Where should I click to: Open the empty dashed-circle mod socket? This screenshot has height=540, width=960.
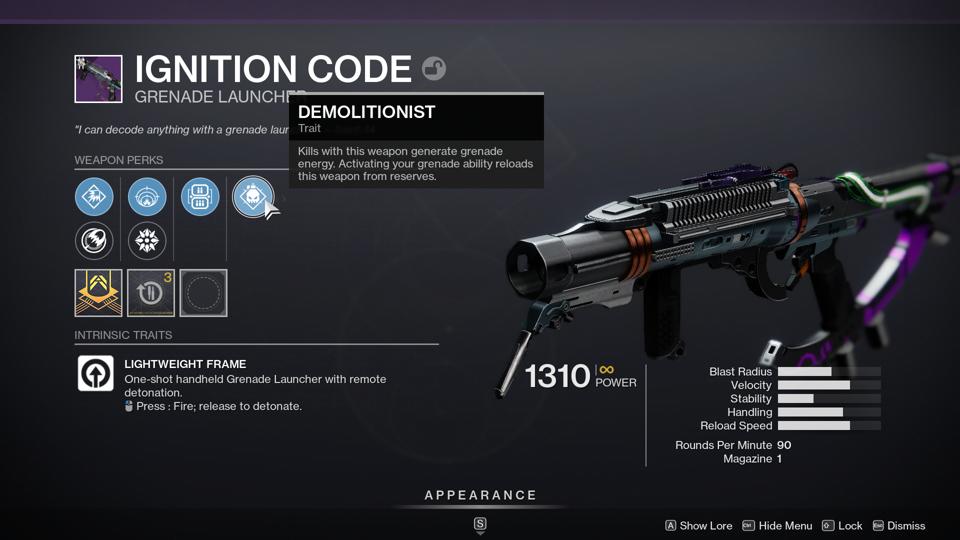203,293
